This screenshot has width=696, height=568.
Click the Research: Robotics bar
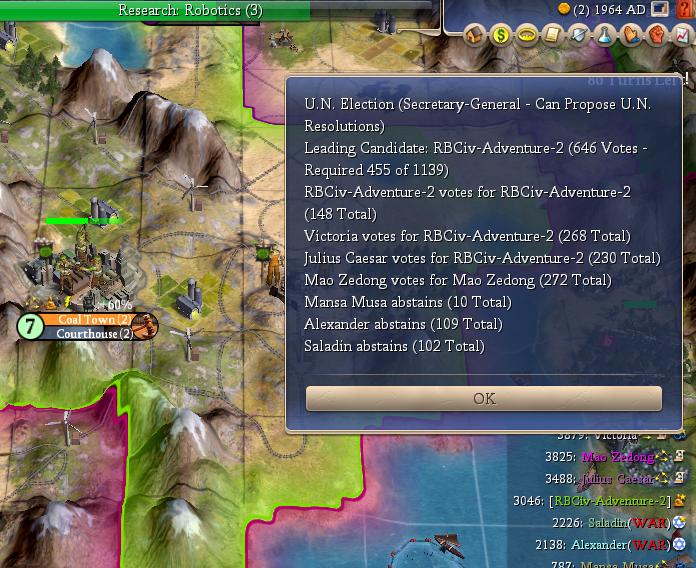pos(190,10)
